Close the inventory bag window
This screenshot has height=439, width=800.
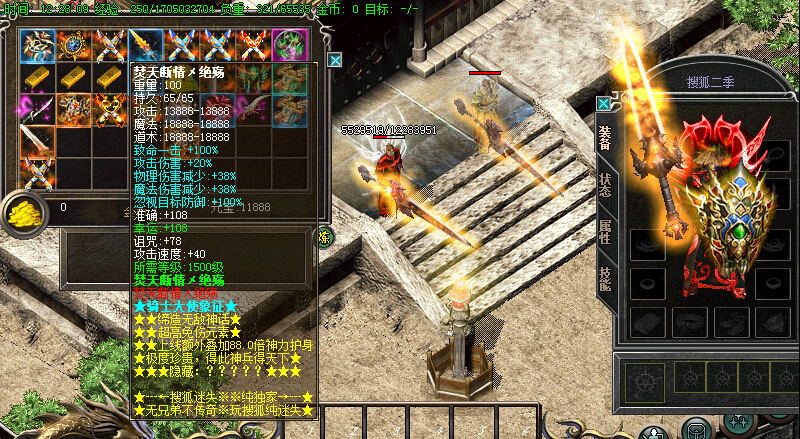[335, 60]
